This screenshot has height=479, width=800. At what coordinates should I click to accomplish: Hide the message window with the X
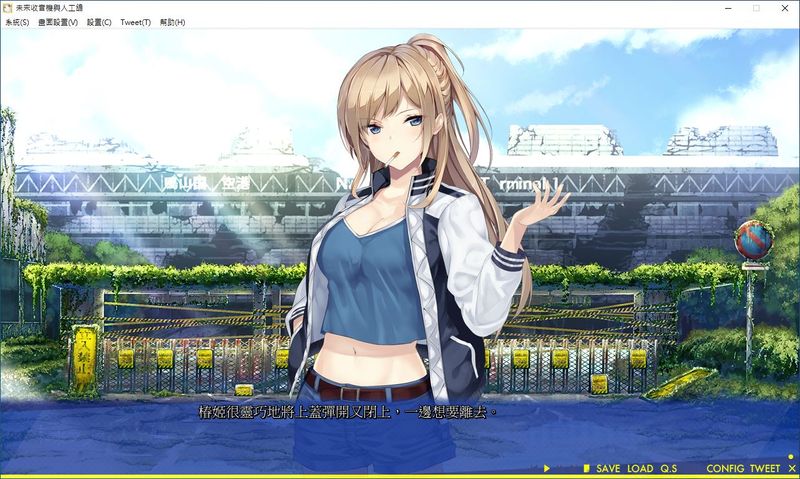pyautogui.click(x=789, y=469)
